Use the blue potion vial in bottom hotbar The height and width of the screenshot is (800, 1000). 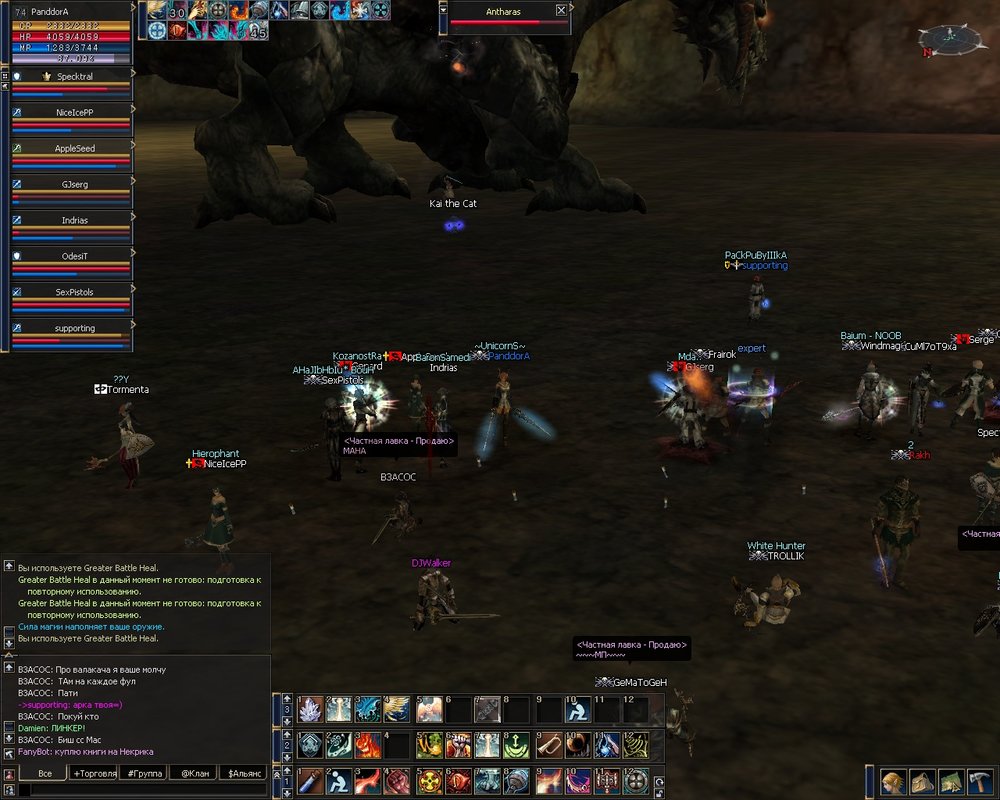click(311, 780)
